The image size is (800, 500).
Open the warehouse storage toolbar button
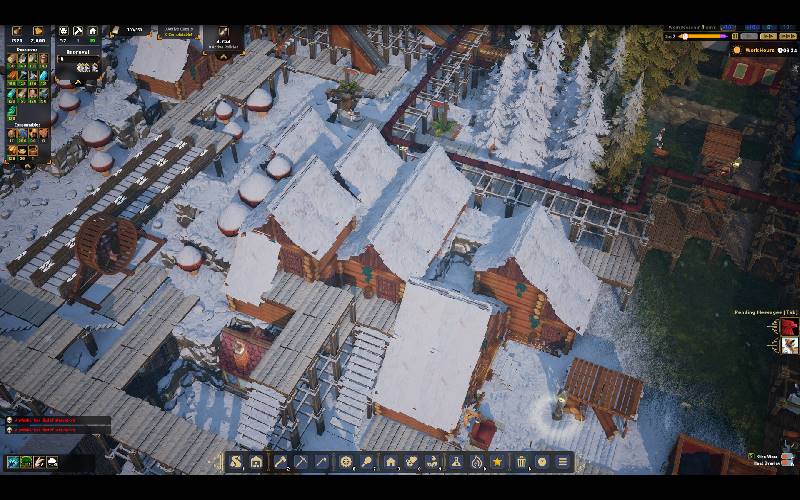pos(256,462)
